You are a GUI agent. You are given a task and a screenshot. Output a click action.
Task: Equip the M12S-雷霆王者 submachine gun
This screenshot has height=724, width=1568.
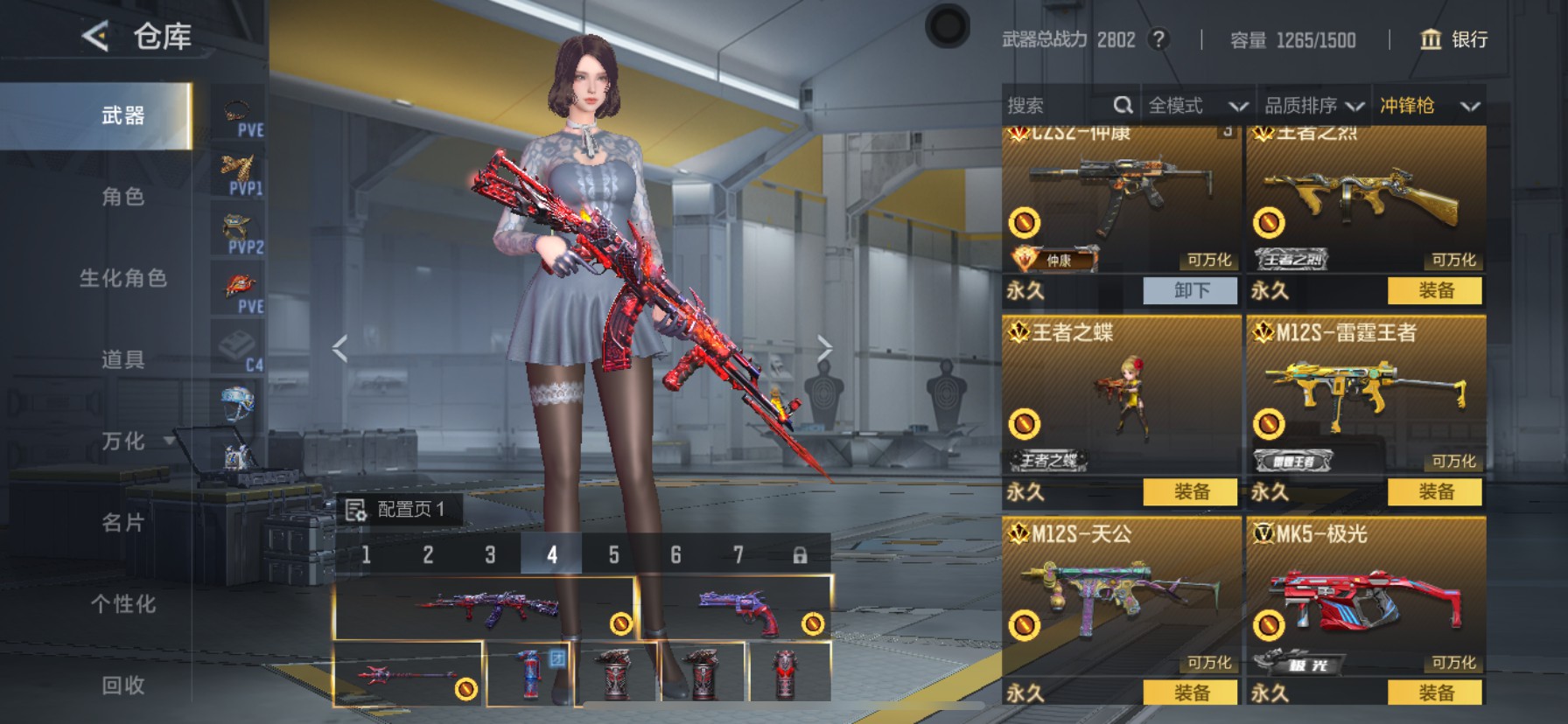pos(1435,491)
